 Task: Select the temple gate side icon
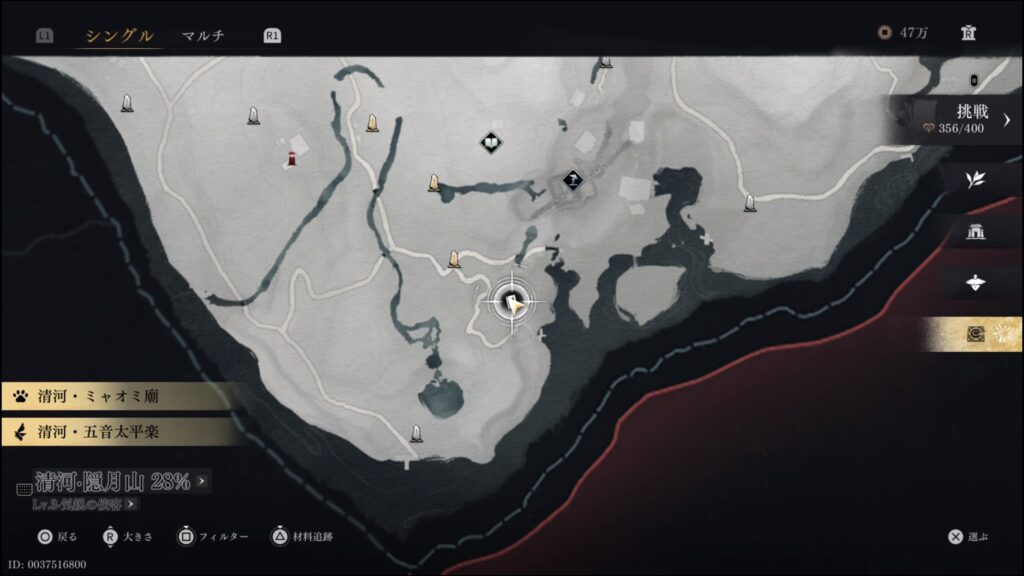pos(976,232)
